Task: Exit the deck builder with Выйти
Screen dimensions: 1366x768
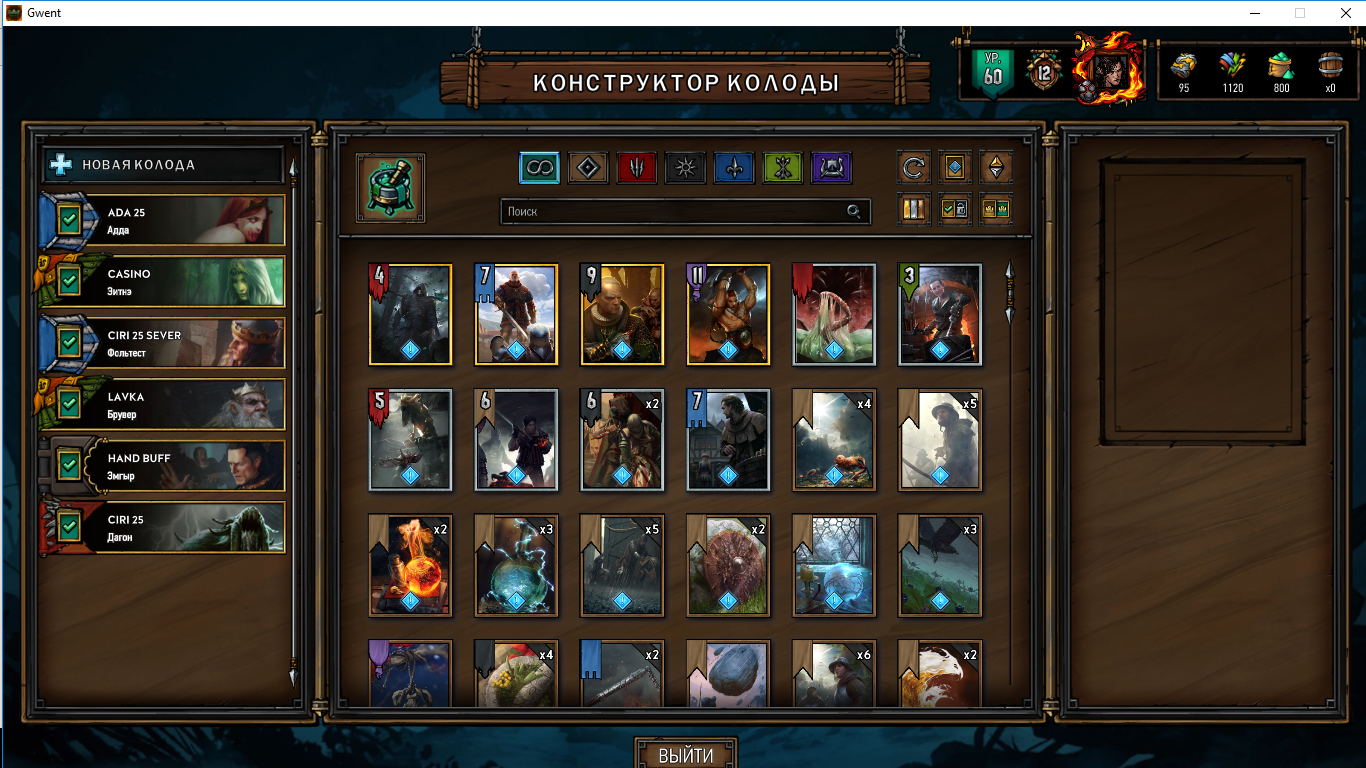Action: pos(686,755)
